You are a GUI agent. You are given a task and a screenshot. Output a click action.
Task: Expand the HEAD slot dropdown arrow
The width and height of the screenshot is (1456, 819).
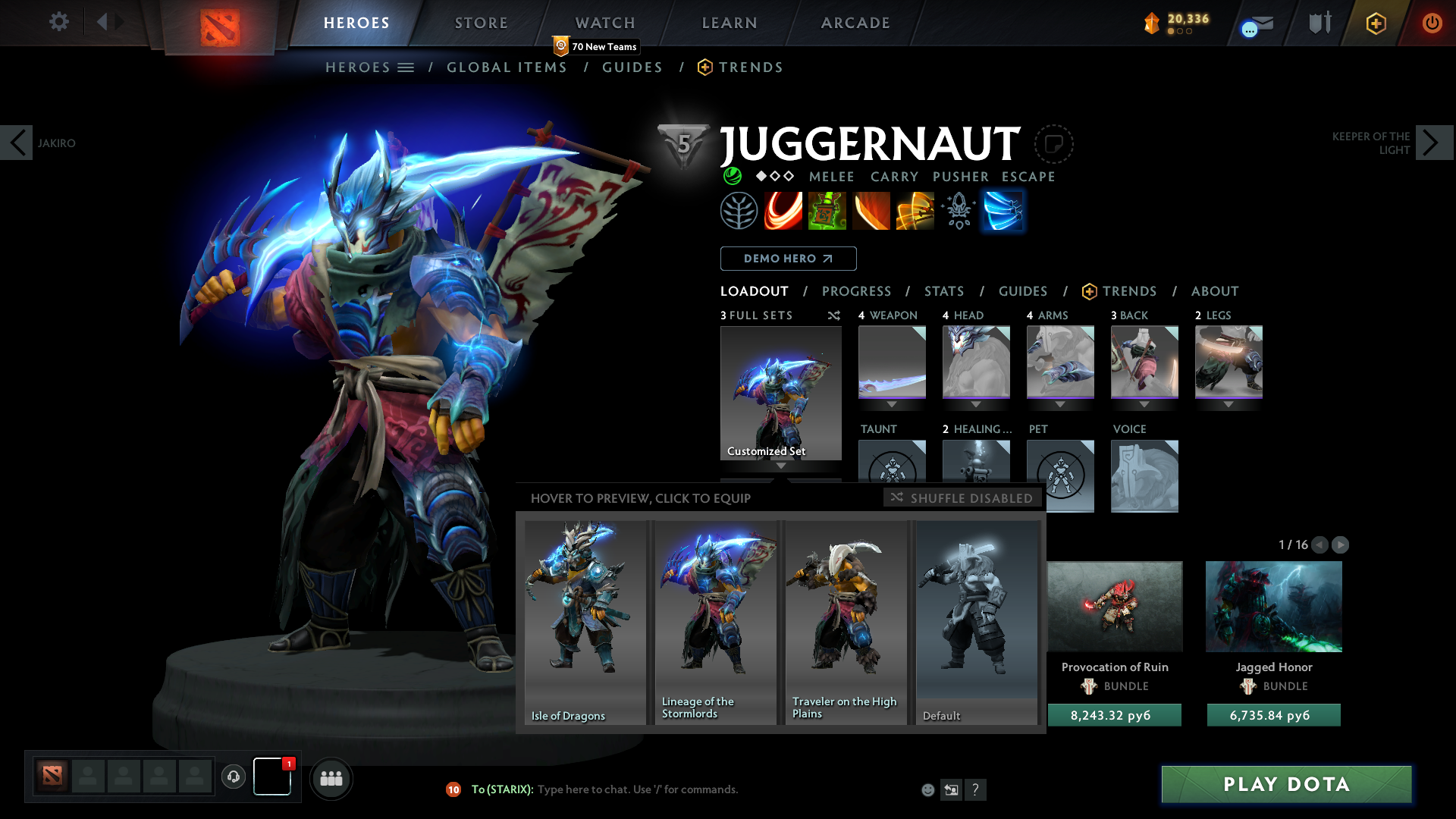point(976,404)
